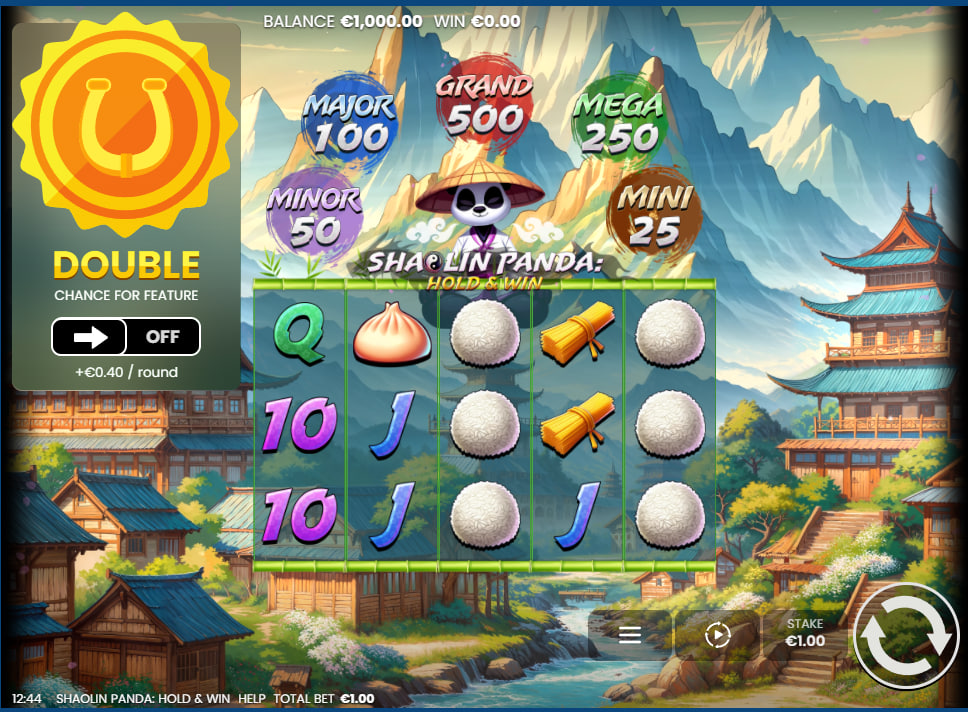Start autoplay with the circular play icon
Image resolution: width=968 pixels, height=712 pixels.
pos(717,635)
